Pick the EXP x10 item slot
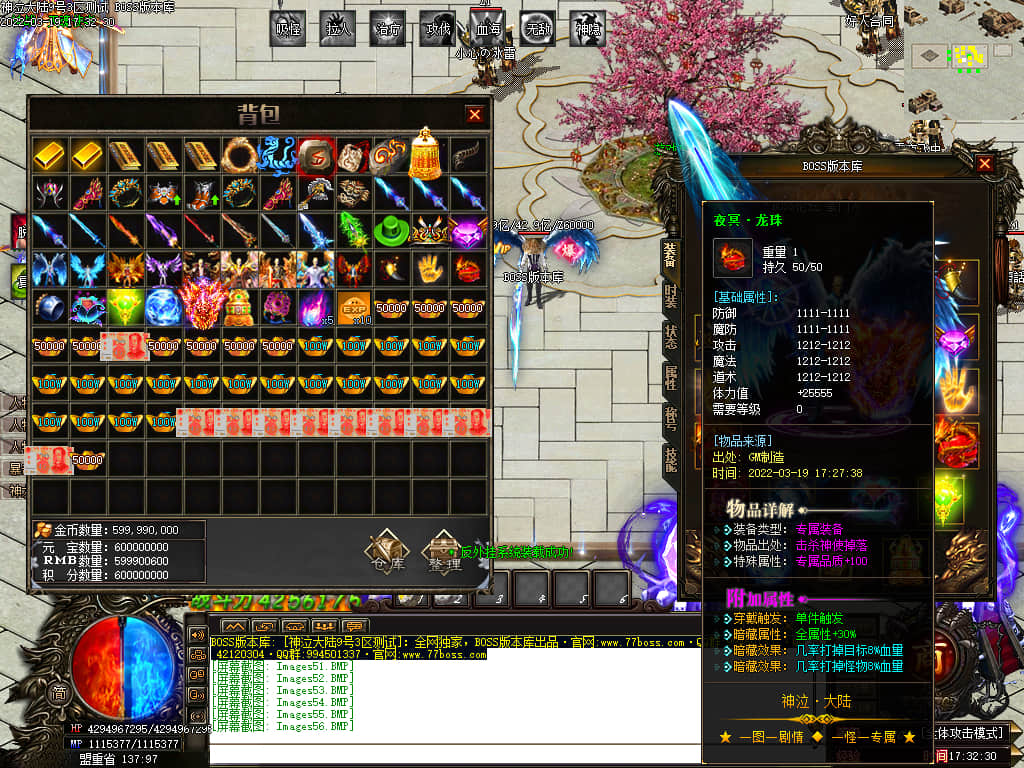 coord(352,307)
